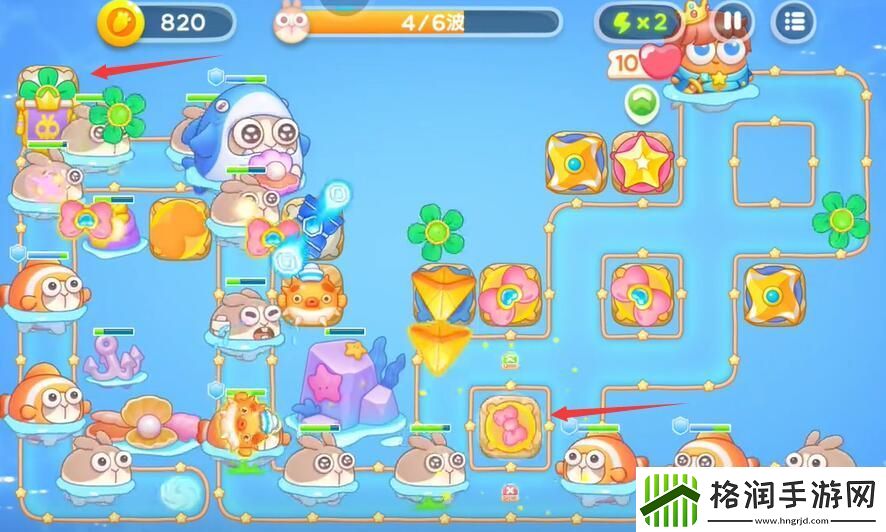
Task: Tap the green upgrade arrow bubble
Action: [x=639, y=100]
